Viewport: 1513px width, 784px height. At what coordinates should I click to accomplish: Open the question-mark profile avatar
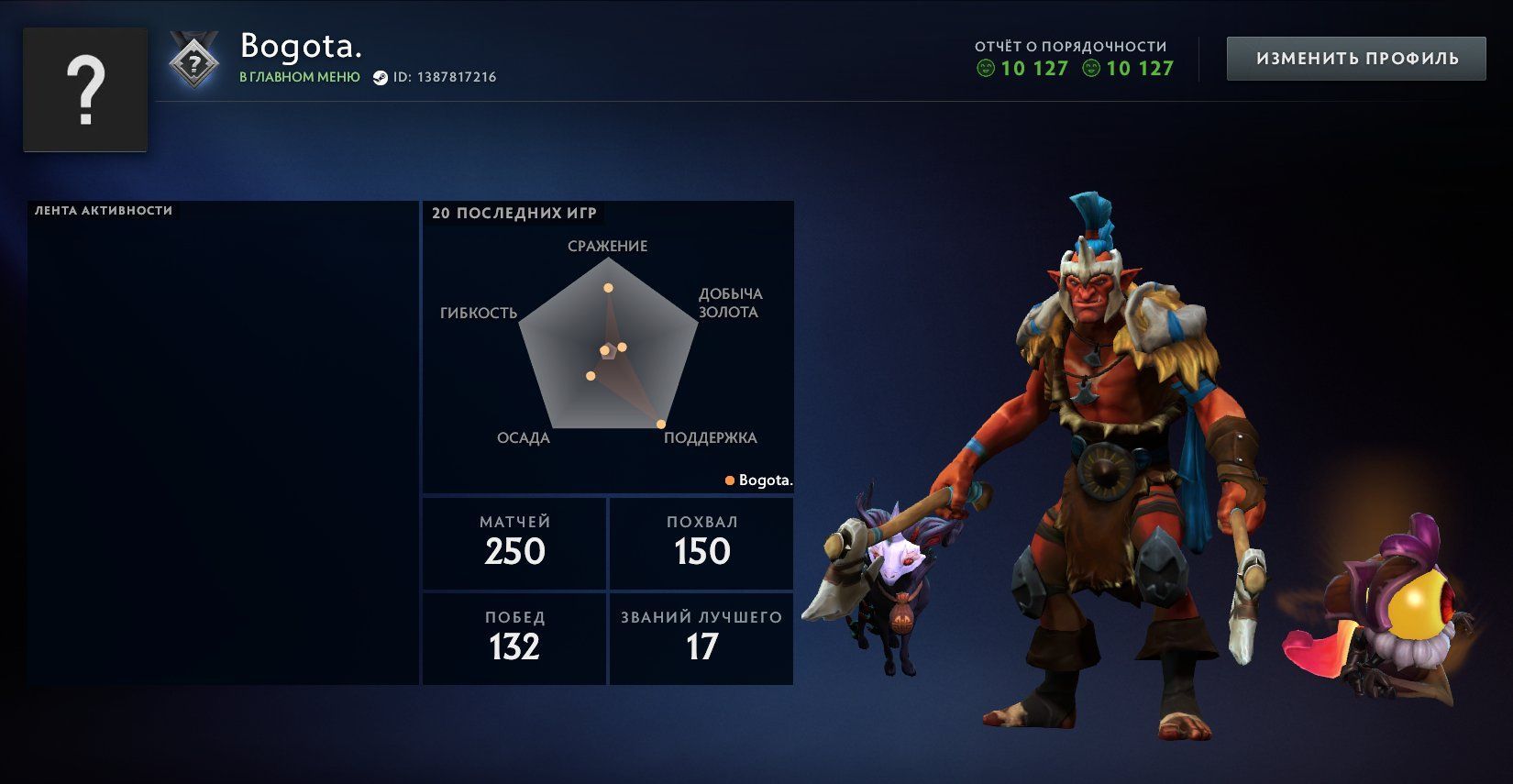pyautogui.click(x=85, y=90)
